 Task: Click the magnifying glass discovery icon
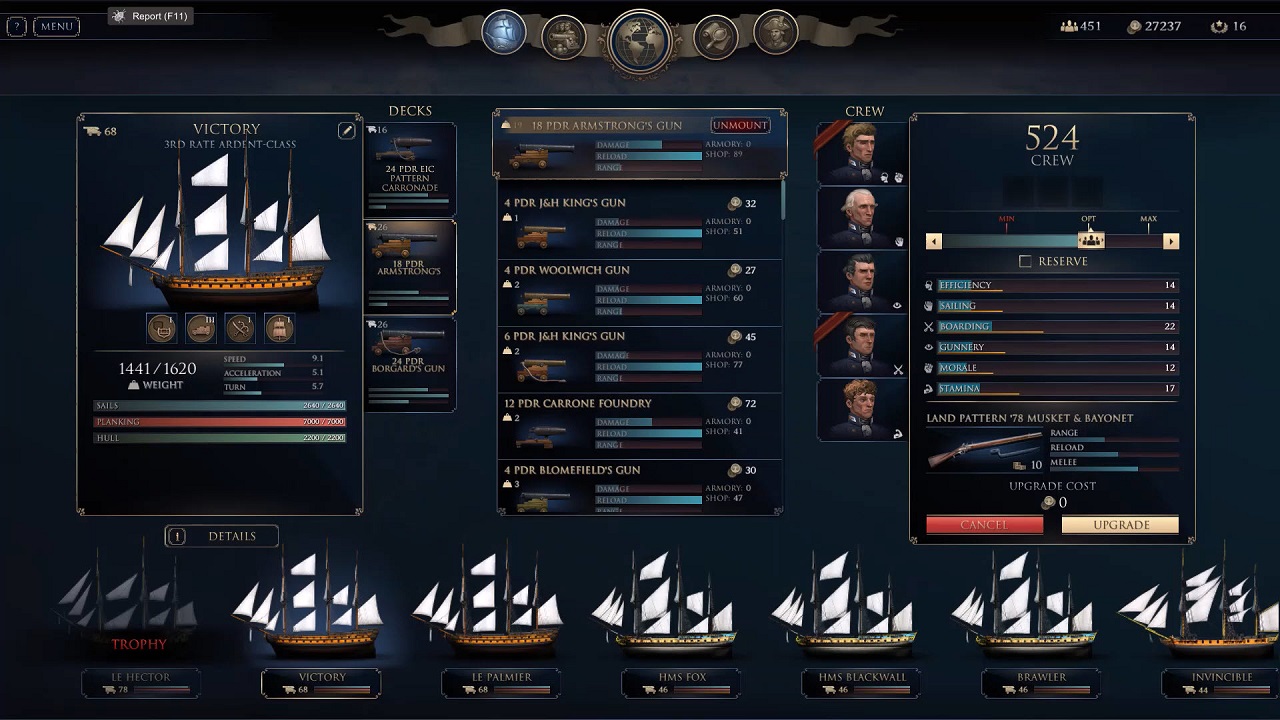coord(716,32)
